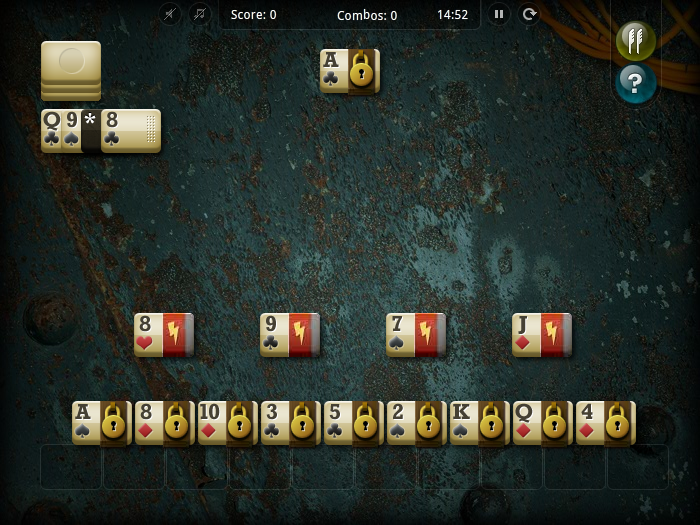Open the green feather menu button
Viewport: 700px width, 525px height.
click(x=635, y=40)
